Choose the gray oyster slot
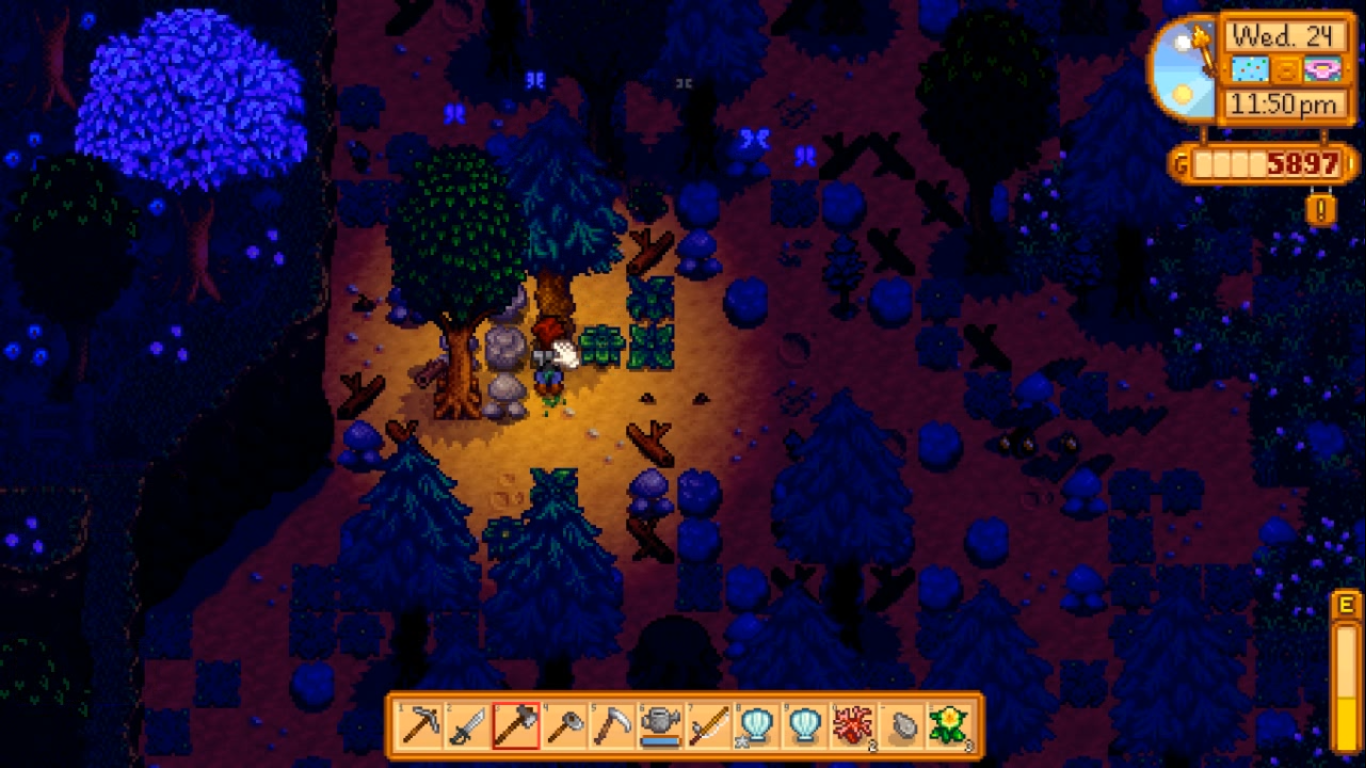This screenshot has height=768, width=1366. tap(900, 725)
